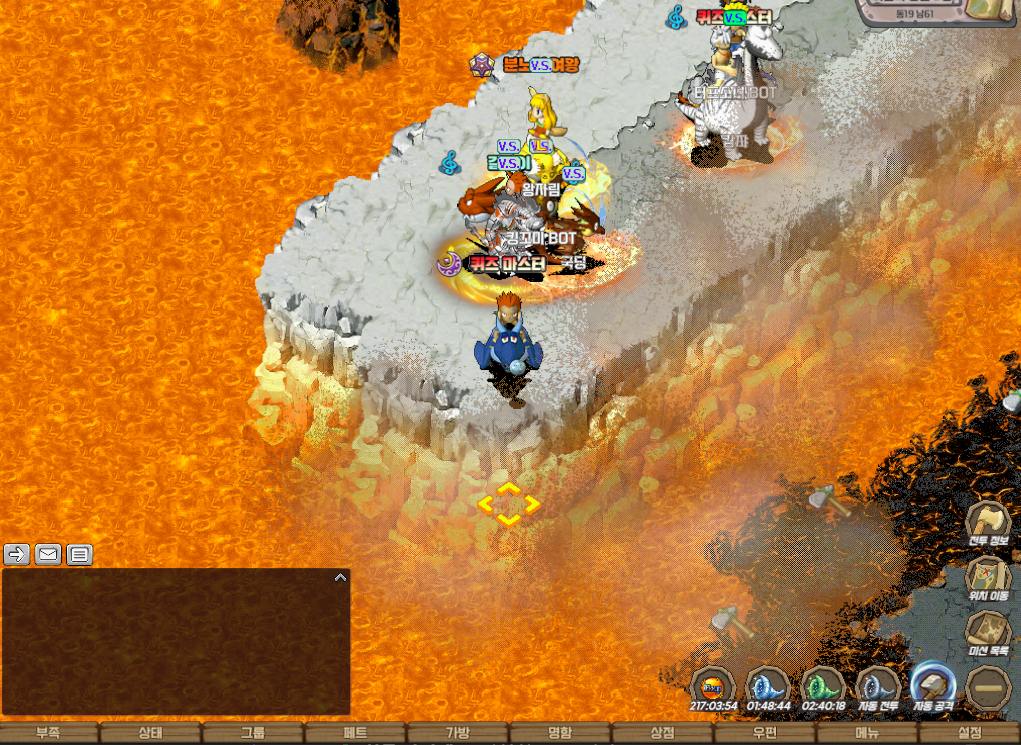Click the arrow button above chat box
This screenshot has height=745, width=1021.
[17, 554]
